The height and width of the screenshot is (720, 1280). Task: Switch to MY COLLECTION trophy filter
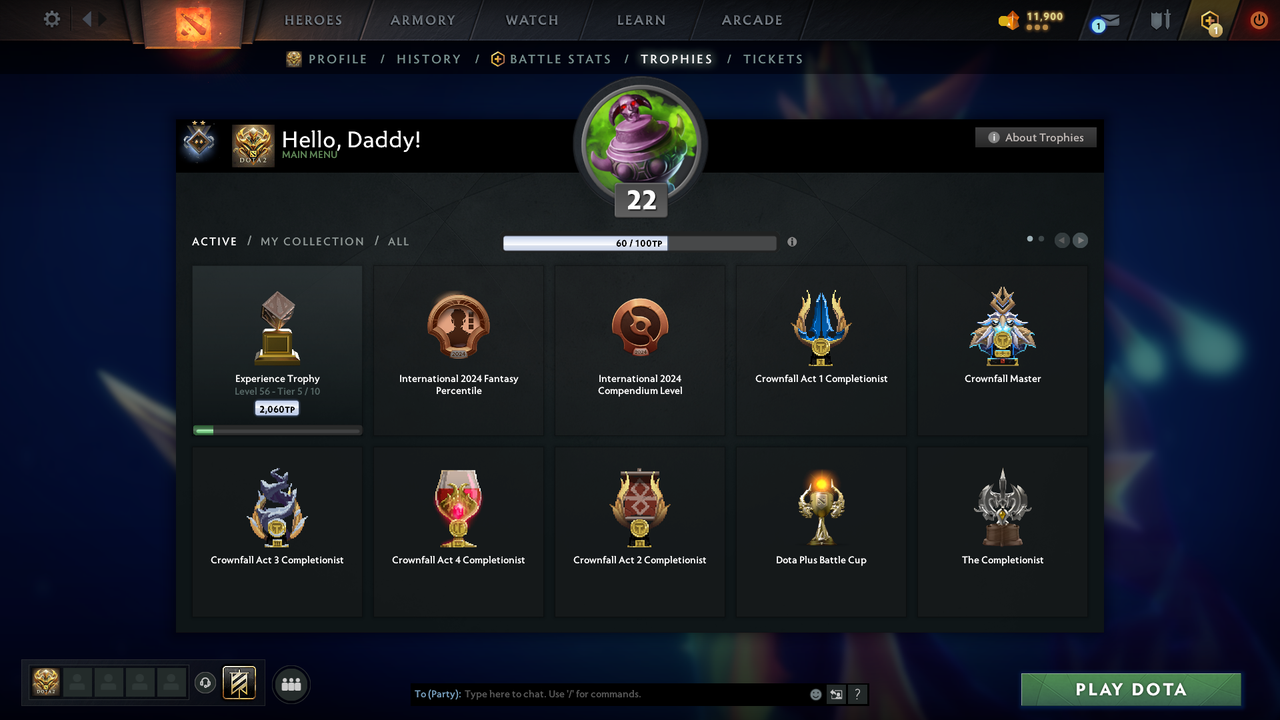(x=312, y=241)
